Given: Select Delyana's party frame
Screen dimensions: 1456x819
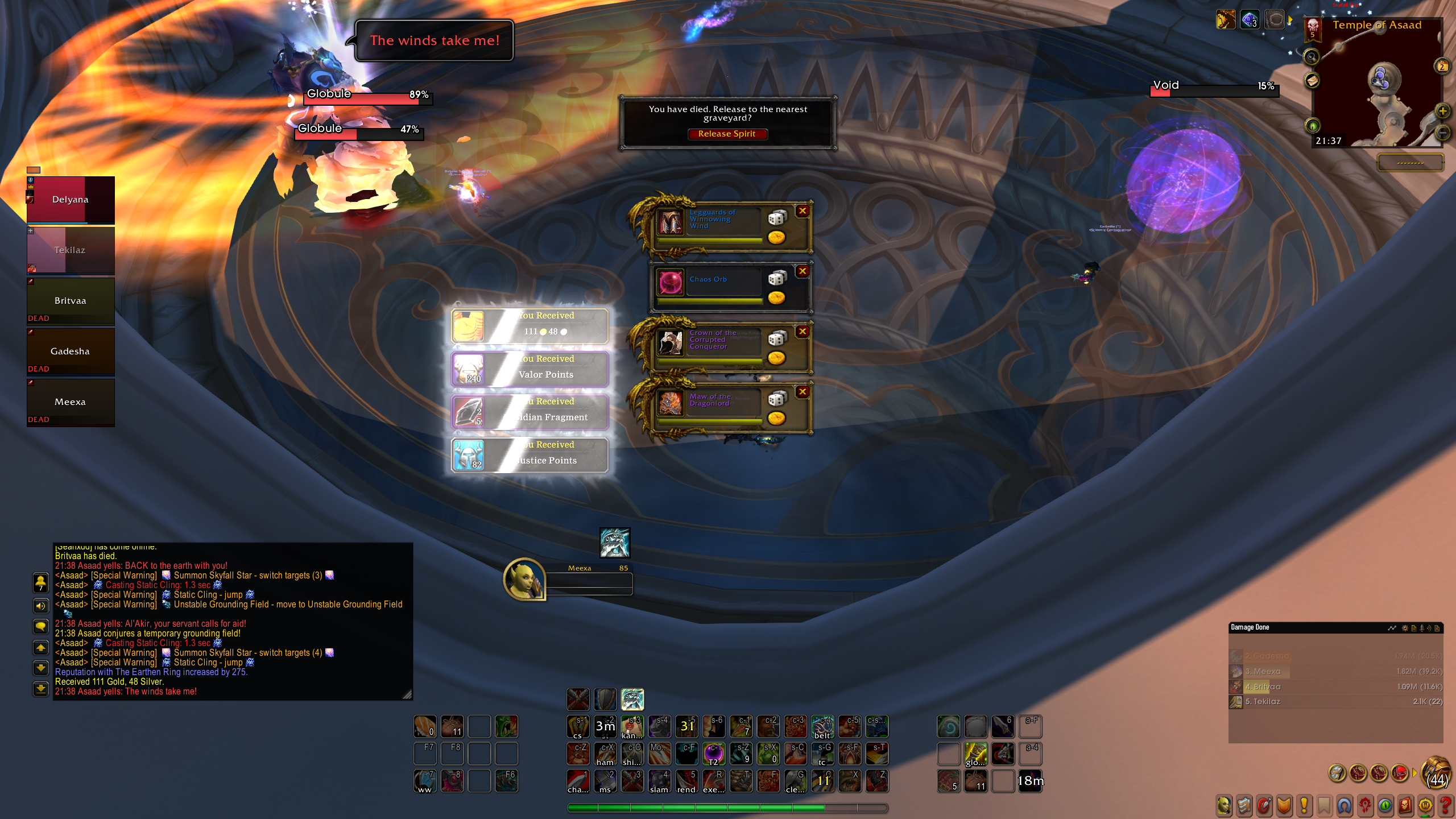Looking at the screenshot, I should 71,200.
